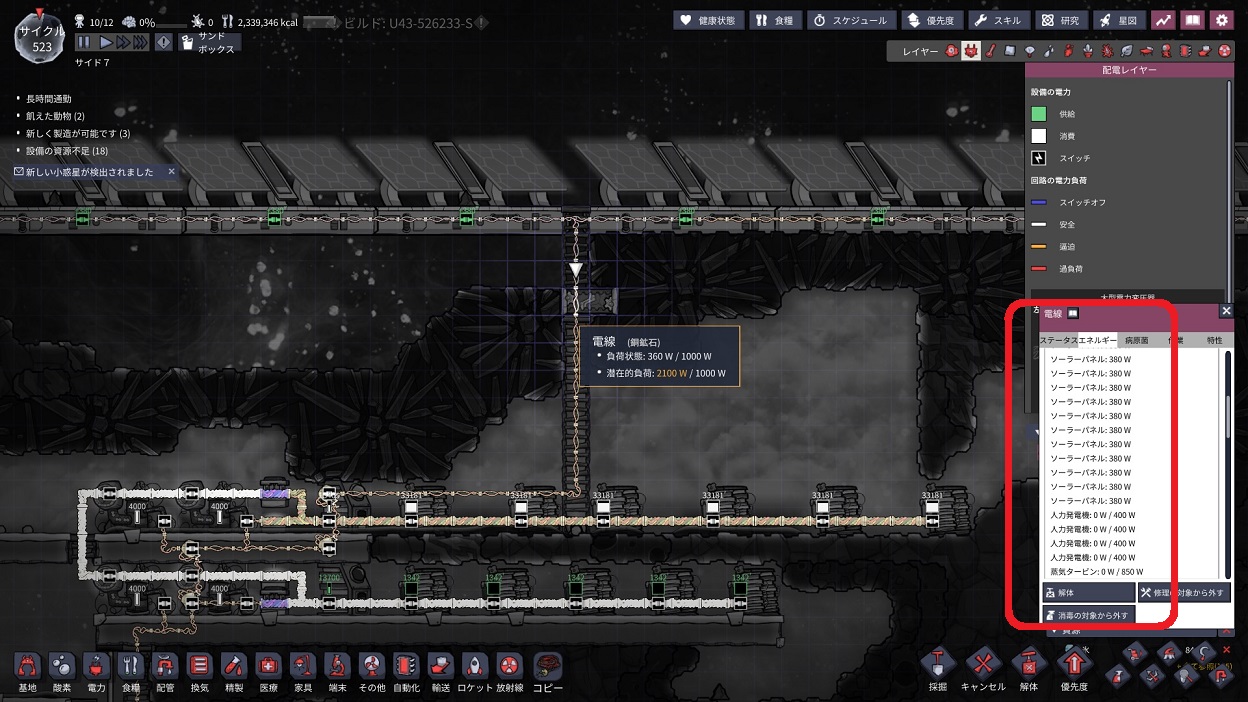The height and width of the screenshot is (702, 1248).
Task: Open the 酸素 oxygen build category
Action: [62, 672]
